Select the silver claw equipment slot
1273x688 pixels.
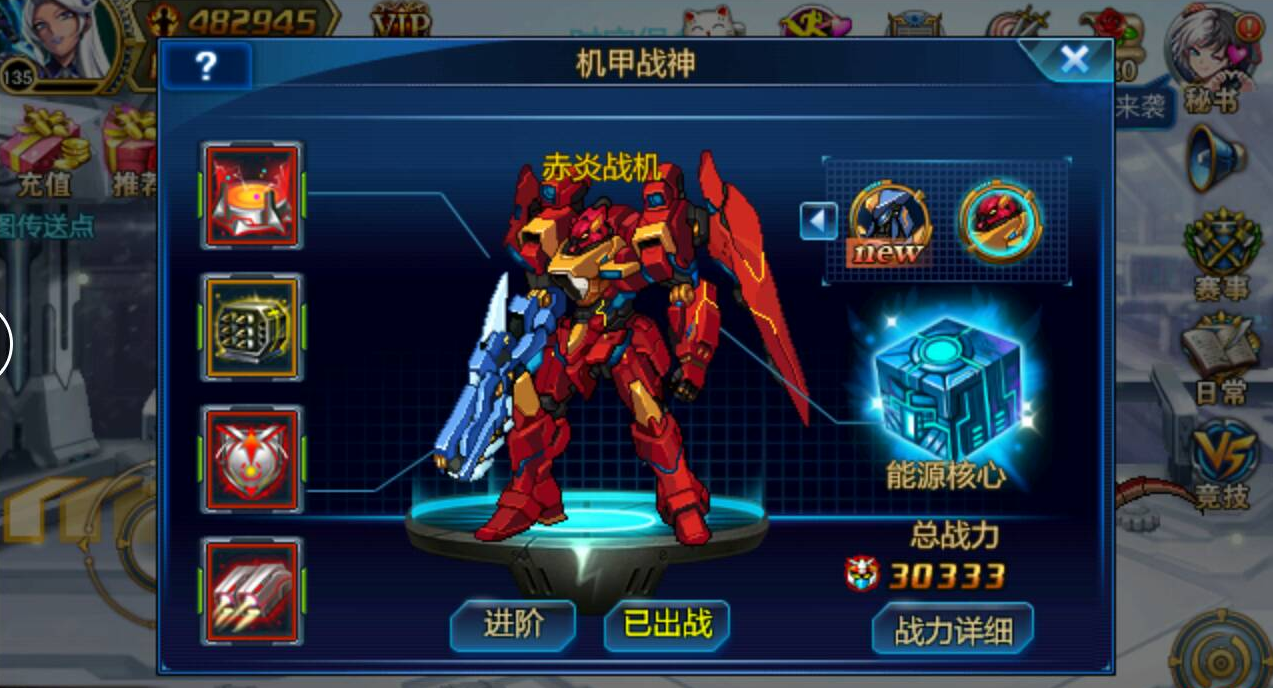[252, 591]
